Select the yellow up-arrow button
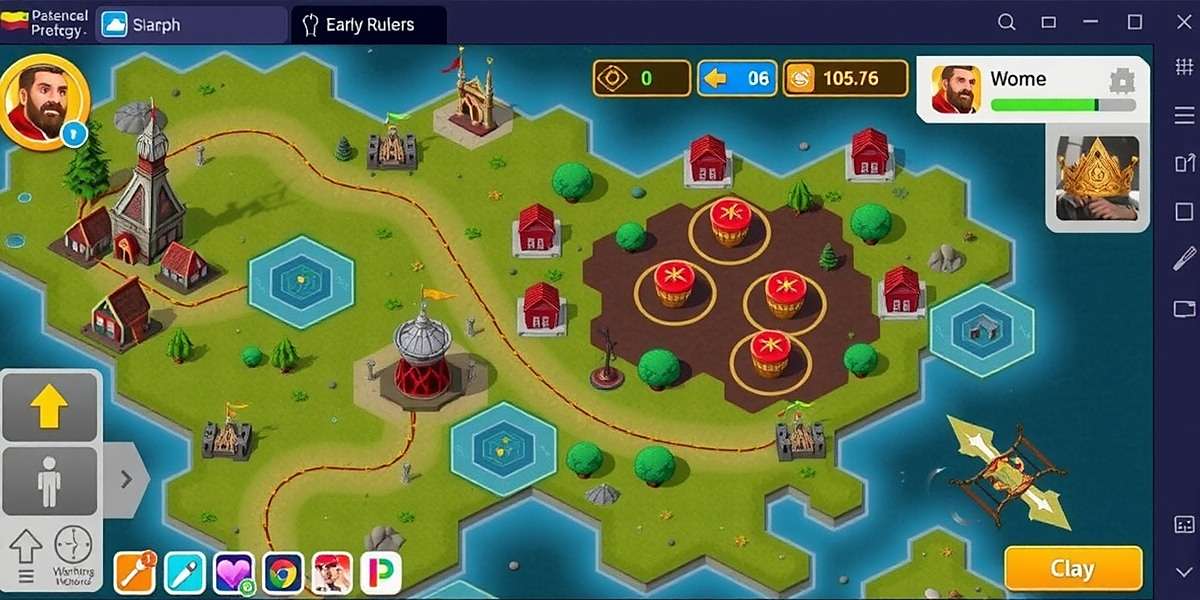This screenshot has height=600, width=1200. coord(49,406)
